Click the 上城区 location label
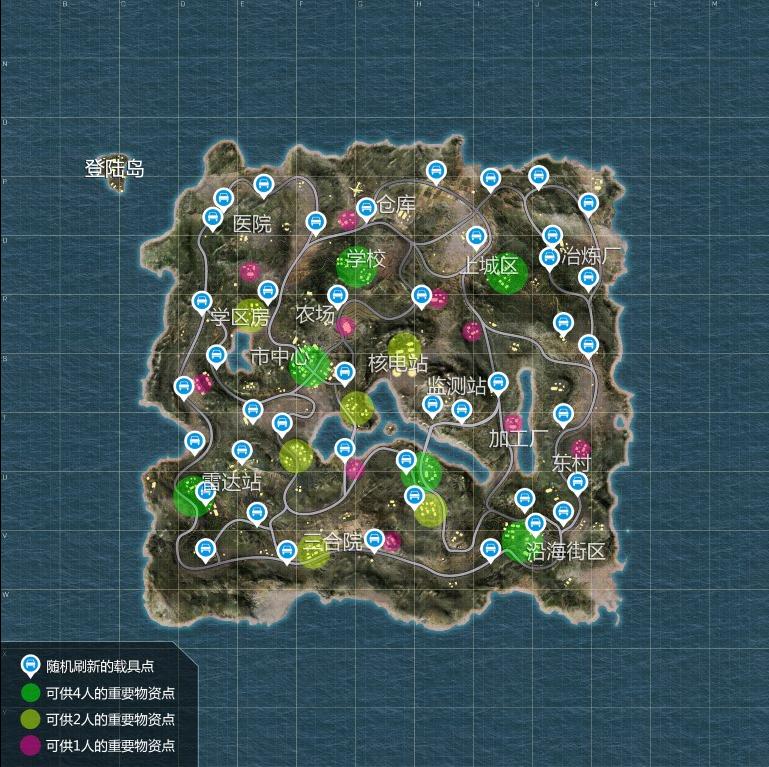This screenshot has width=769, height=767. (489, 266)
